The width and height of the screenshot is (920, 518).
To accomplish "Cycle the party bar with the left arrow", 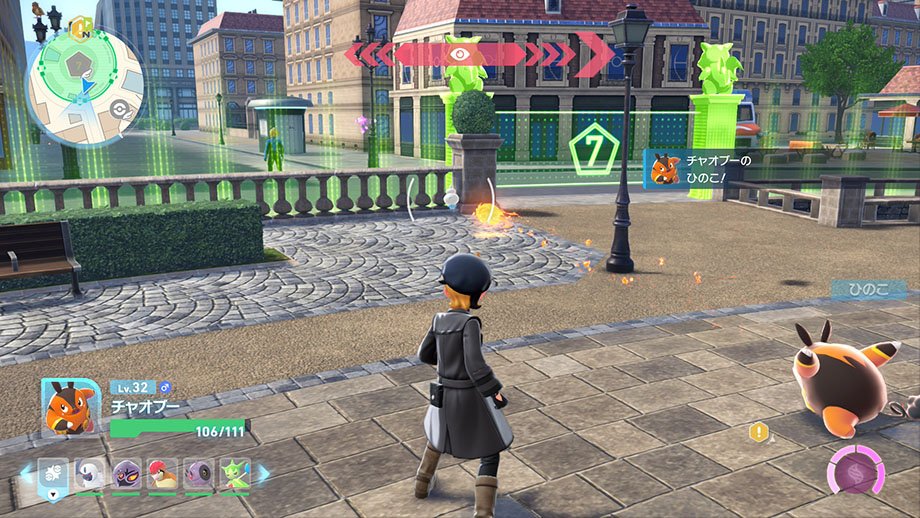I will tap(26, 474).
